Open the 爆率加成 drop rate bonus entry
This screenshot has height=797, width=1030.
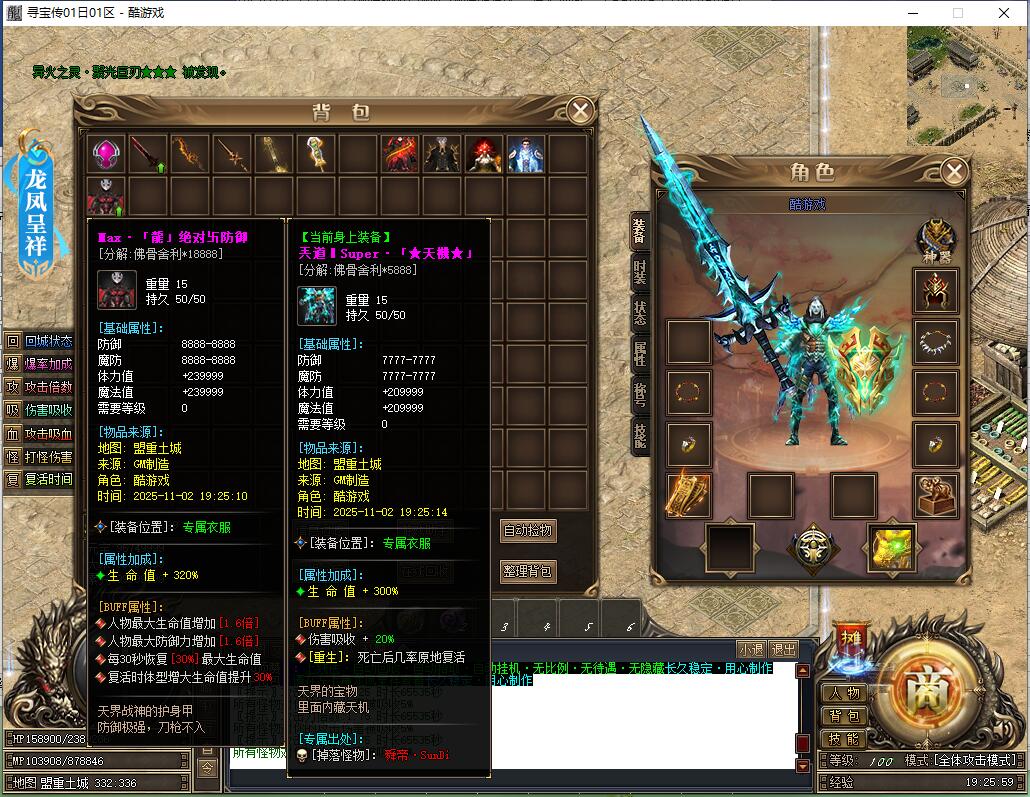[x=40, y=364]
